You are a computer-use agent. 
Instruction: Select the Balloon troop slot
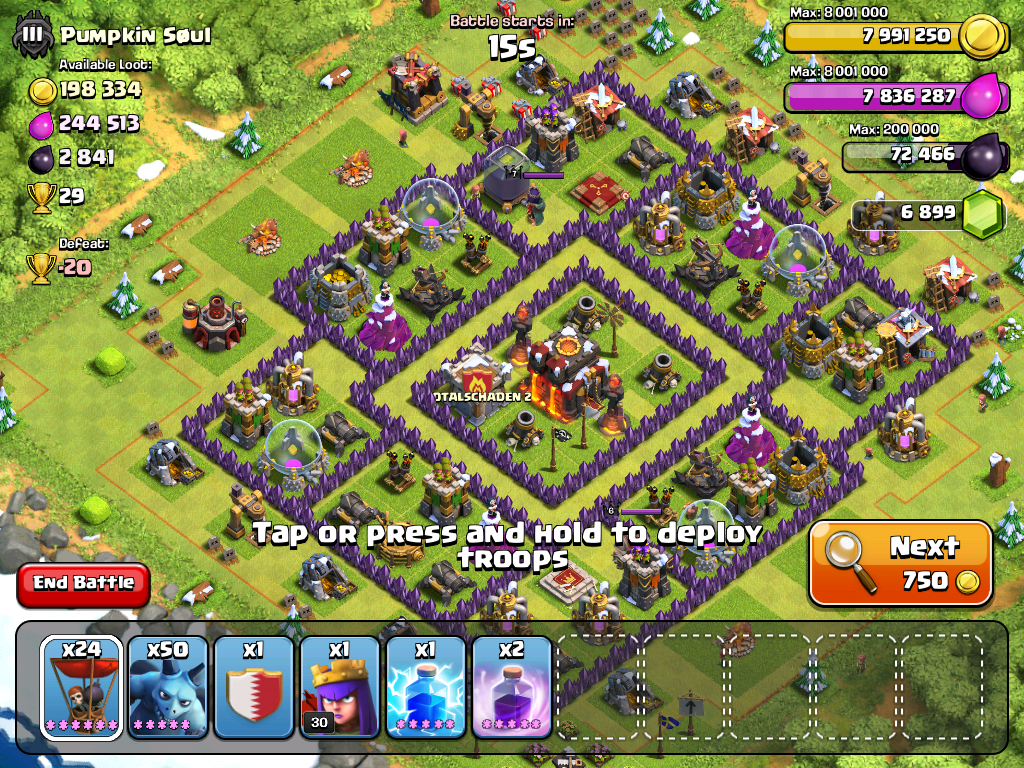point(82,686)
